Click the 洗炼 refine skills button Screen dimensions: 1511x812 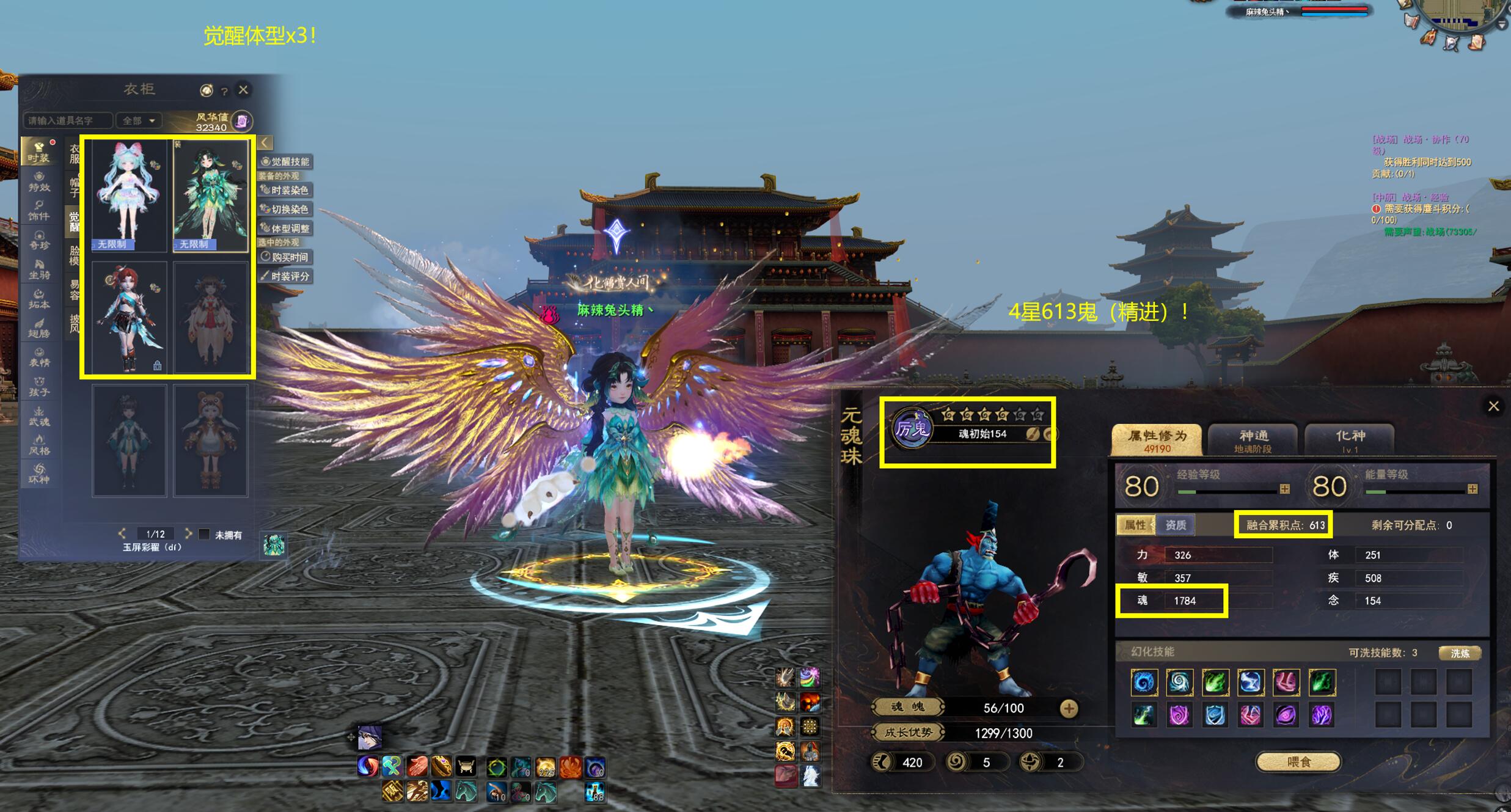coord(1459,653)
